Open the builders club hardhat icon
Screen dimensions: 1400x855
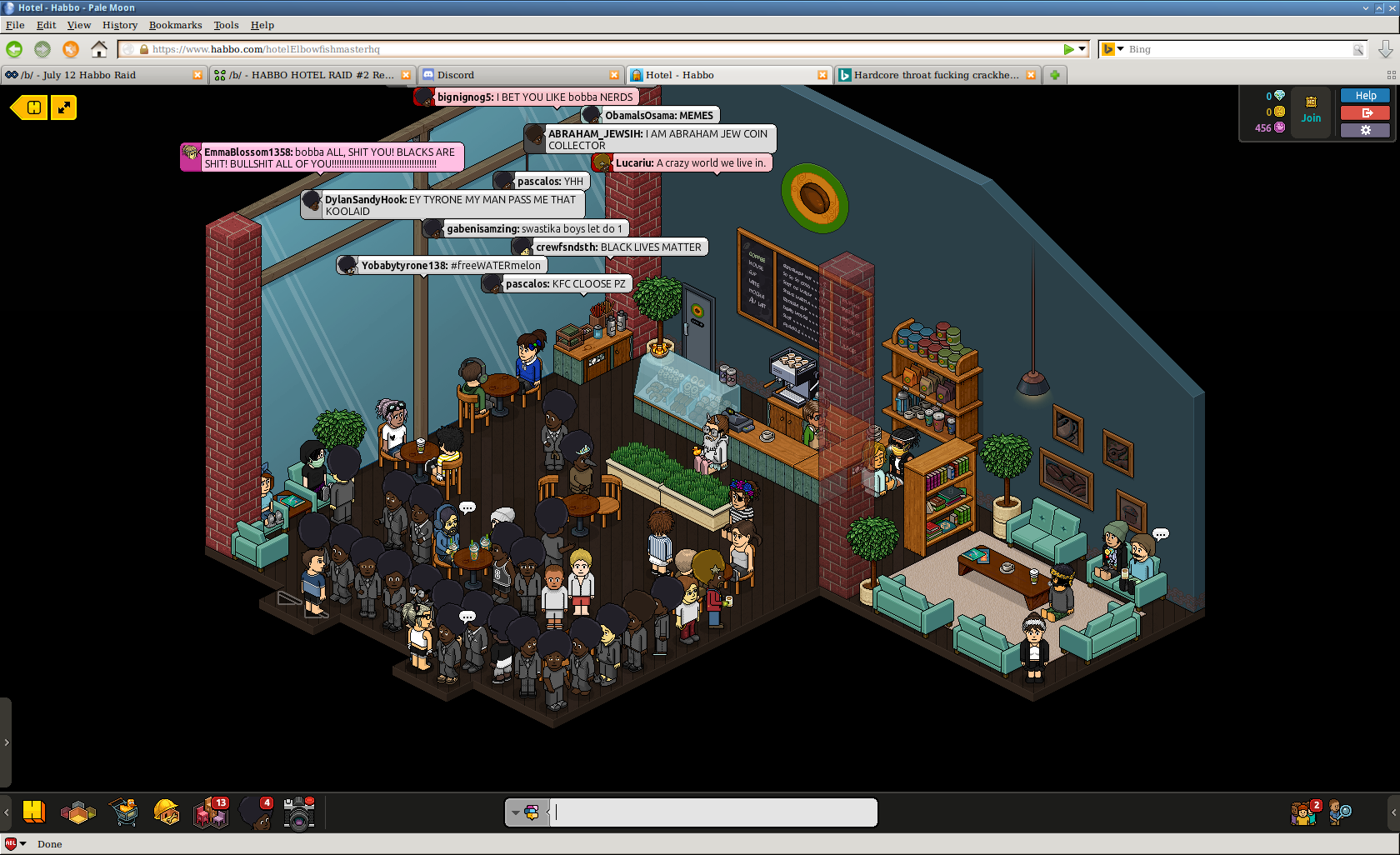167,812
